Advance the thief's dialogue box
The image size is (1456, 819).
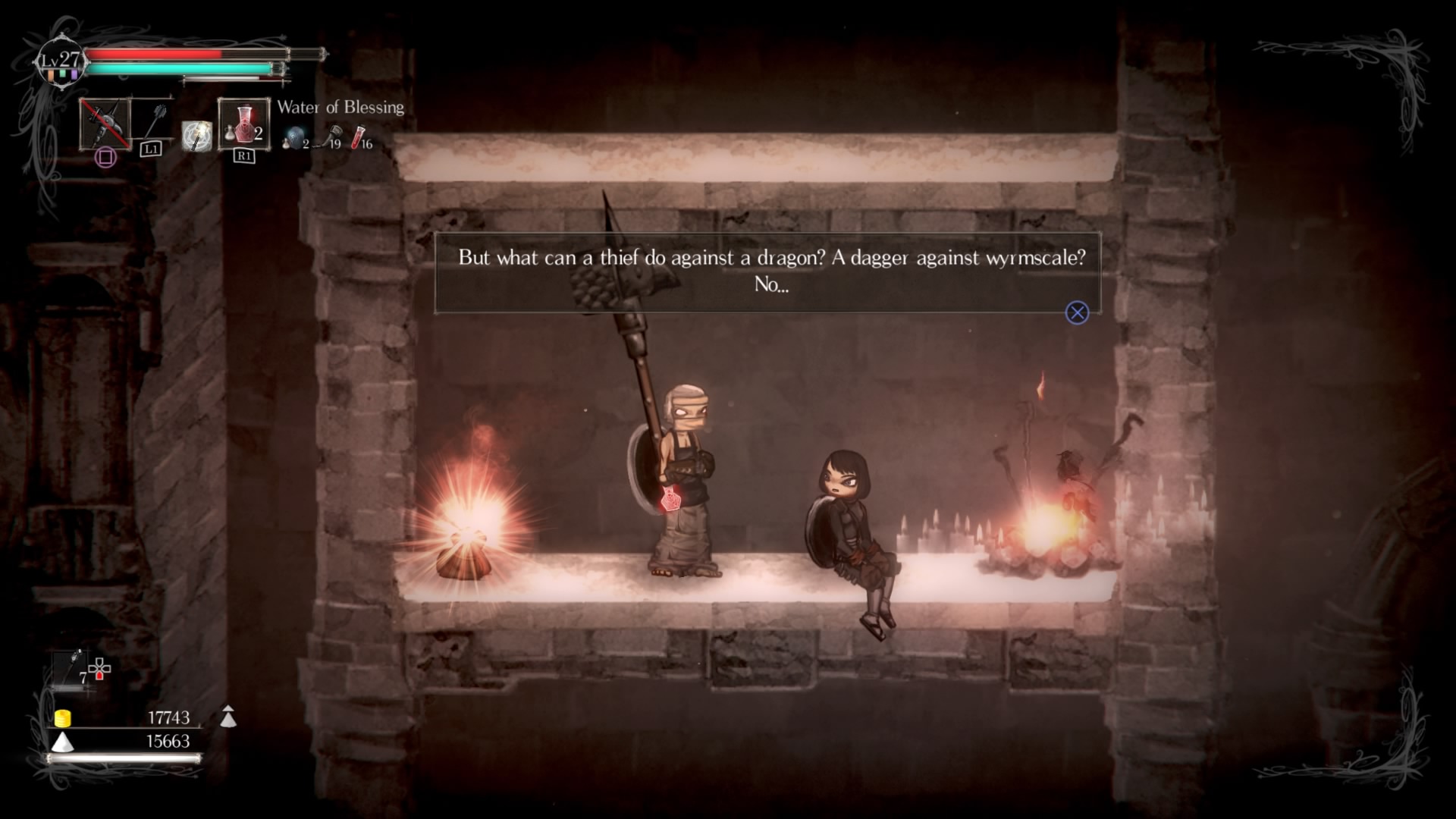1077,312
